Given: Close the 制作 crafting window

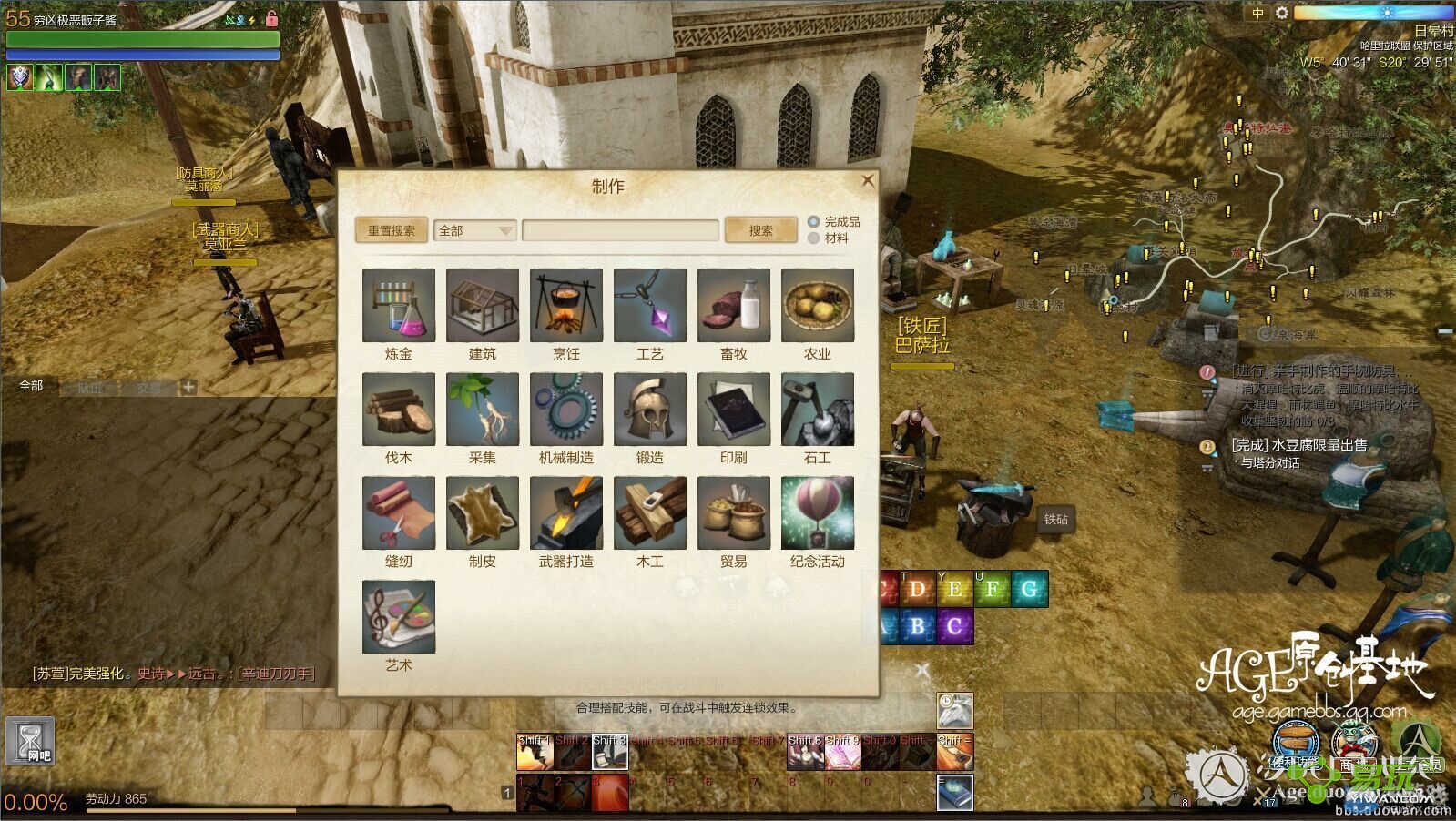Looking at the screenshot, I should point(867,181).
